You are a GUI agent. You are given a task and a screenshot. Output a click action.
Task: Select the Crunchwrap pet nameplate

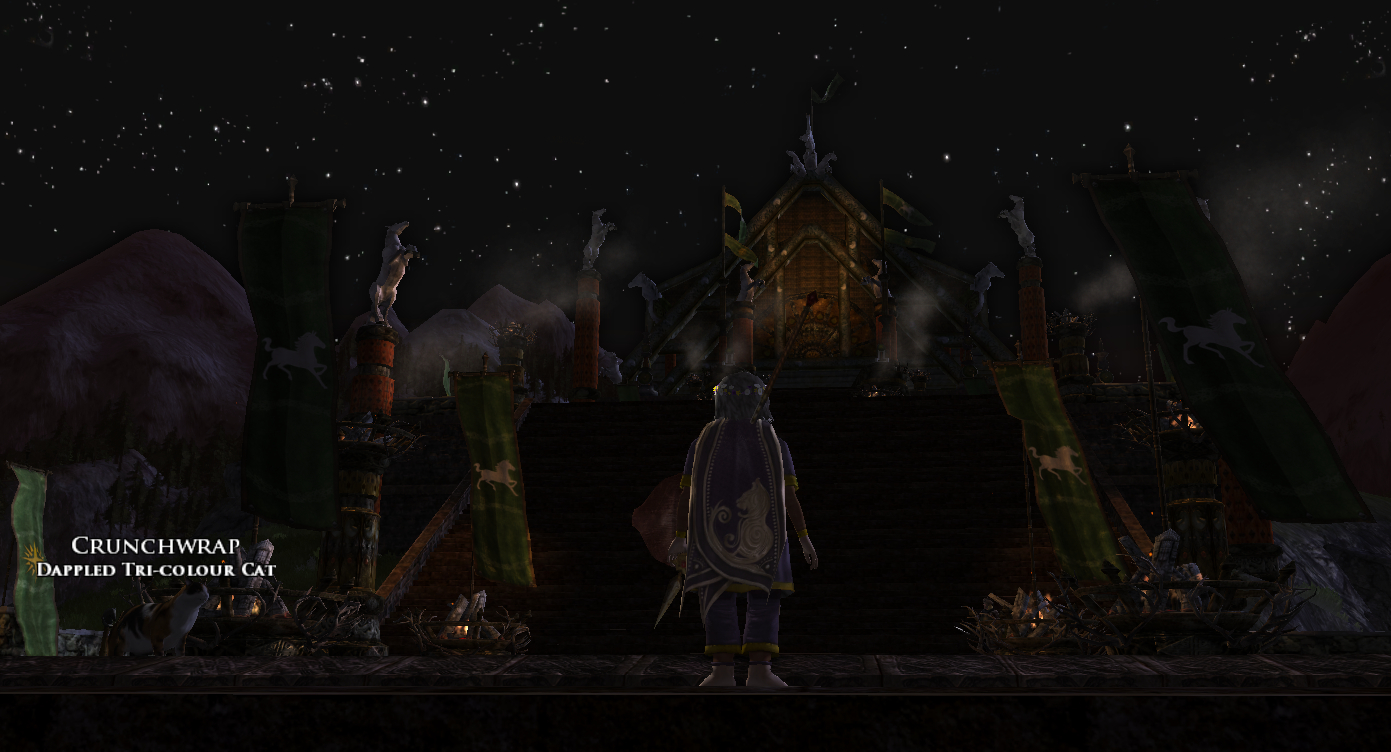click(x=155, y=548)
